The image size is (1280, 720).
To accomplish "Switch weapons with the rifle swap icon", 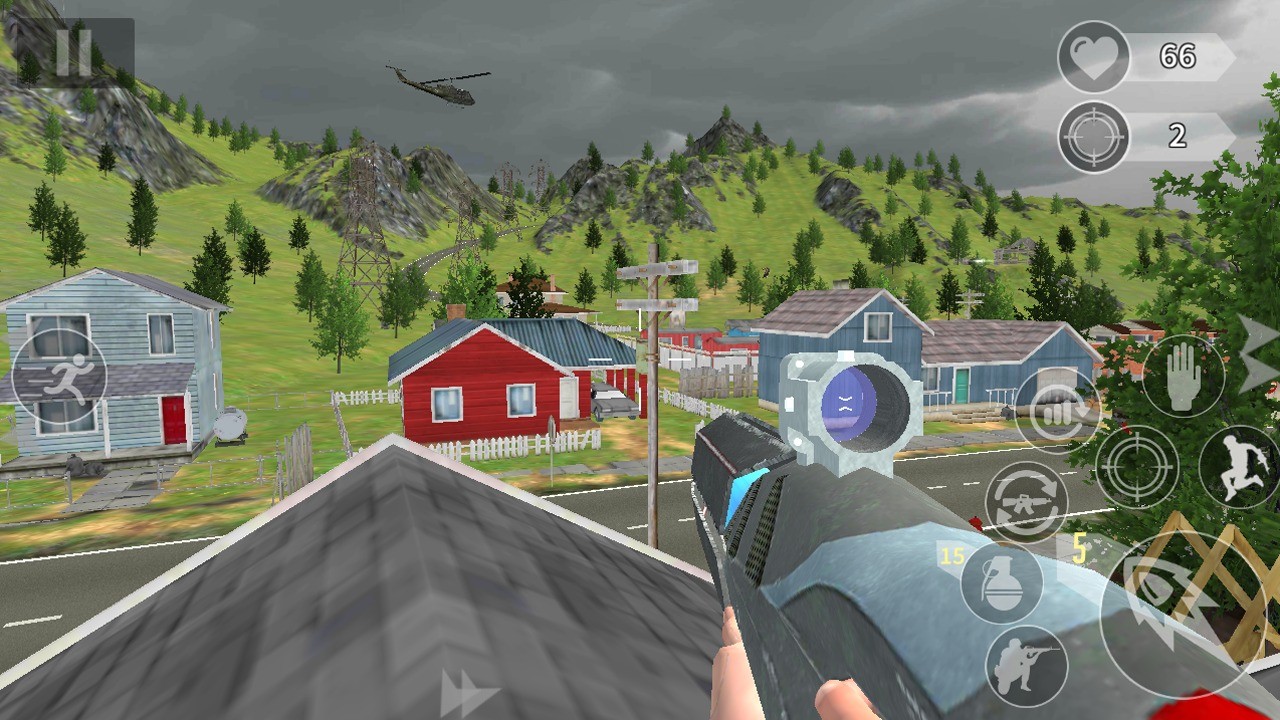I will pyautogui.click(x=1026, y=503).
